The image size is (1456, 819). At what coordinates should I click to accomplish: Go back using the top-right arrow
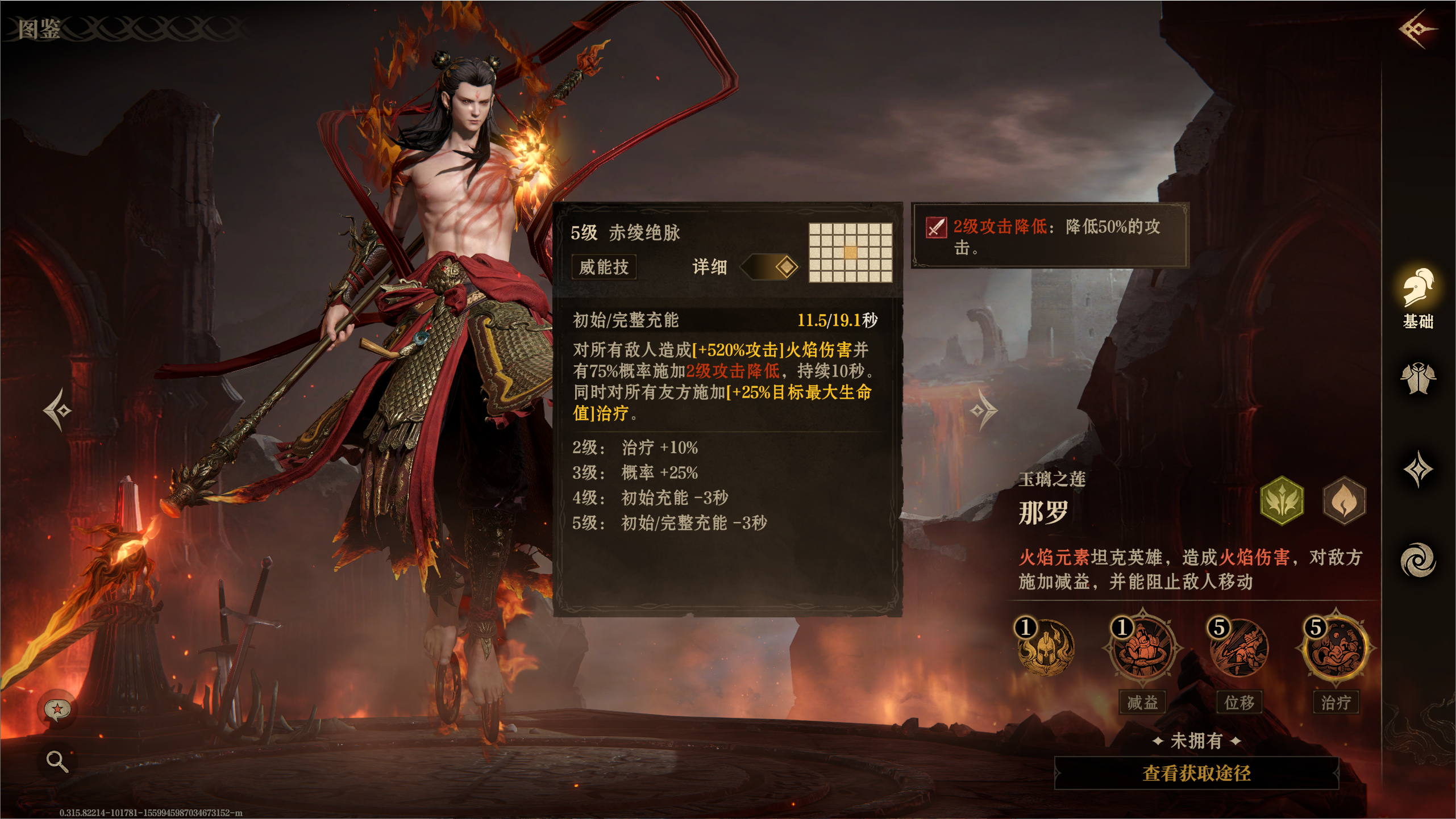1417,28
